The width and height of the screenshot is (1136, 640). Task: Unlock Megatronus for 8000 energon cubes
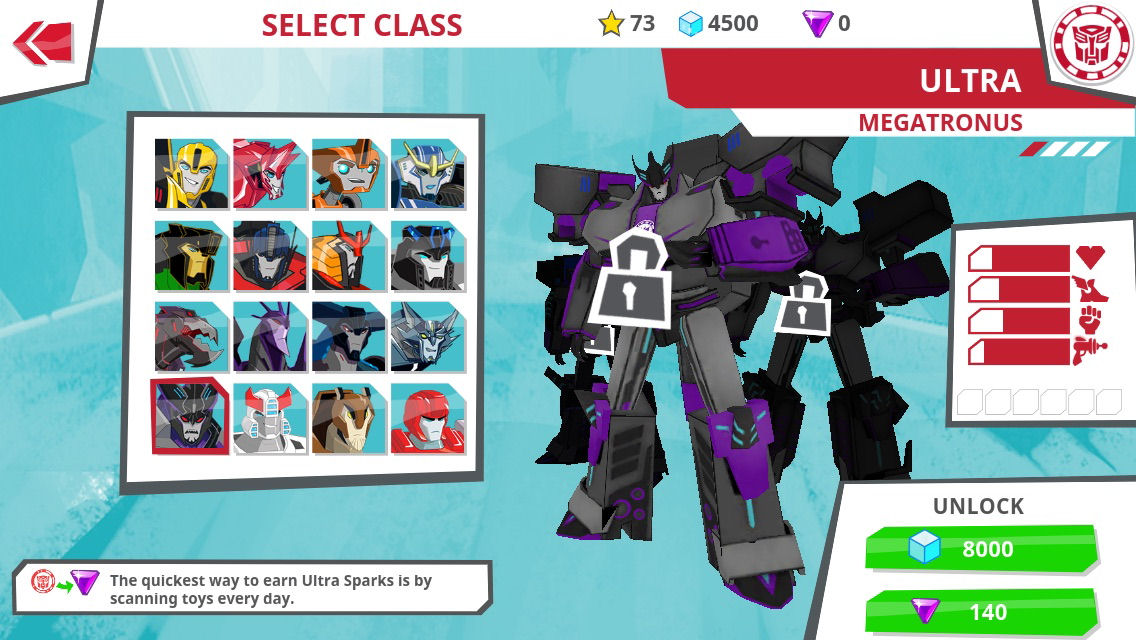click(x=982, y=549)
